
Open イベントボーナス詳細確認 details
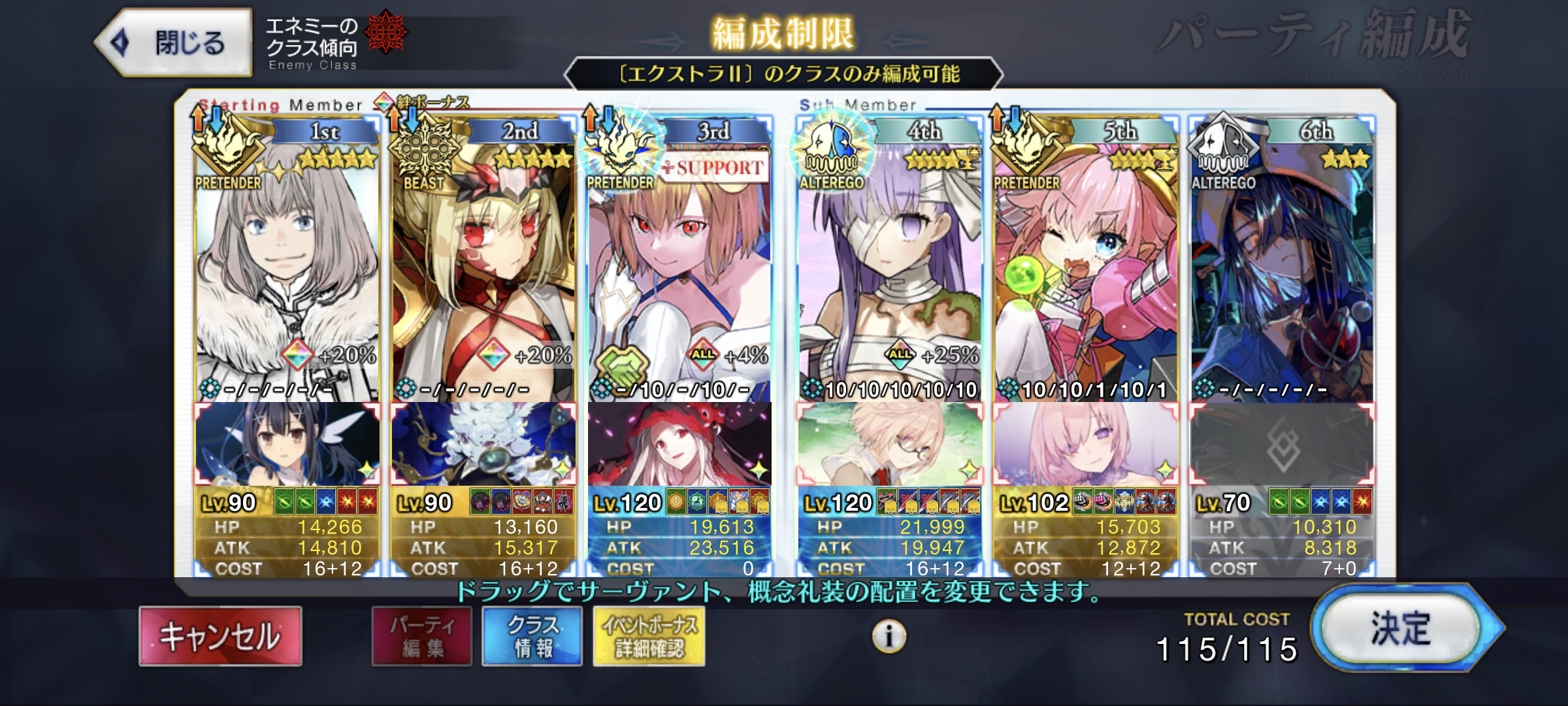point(649,636)
